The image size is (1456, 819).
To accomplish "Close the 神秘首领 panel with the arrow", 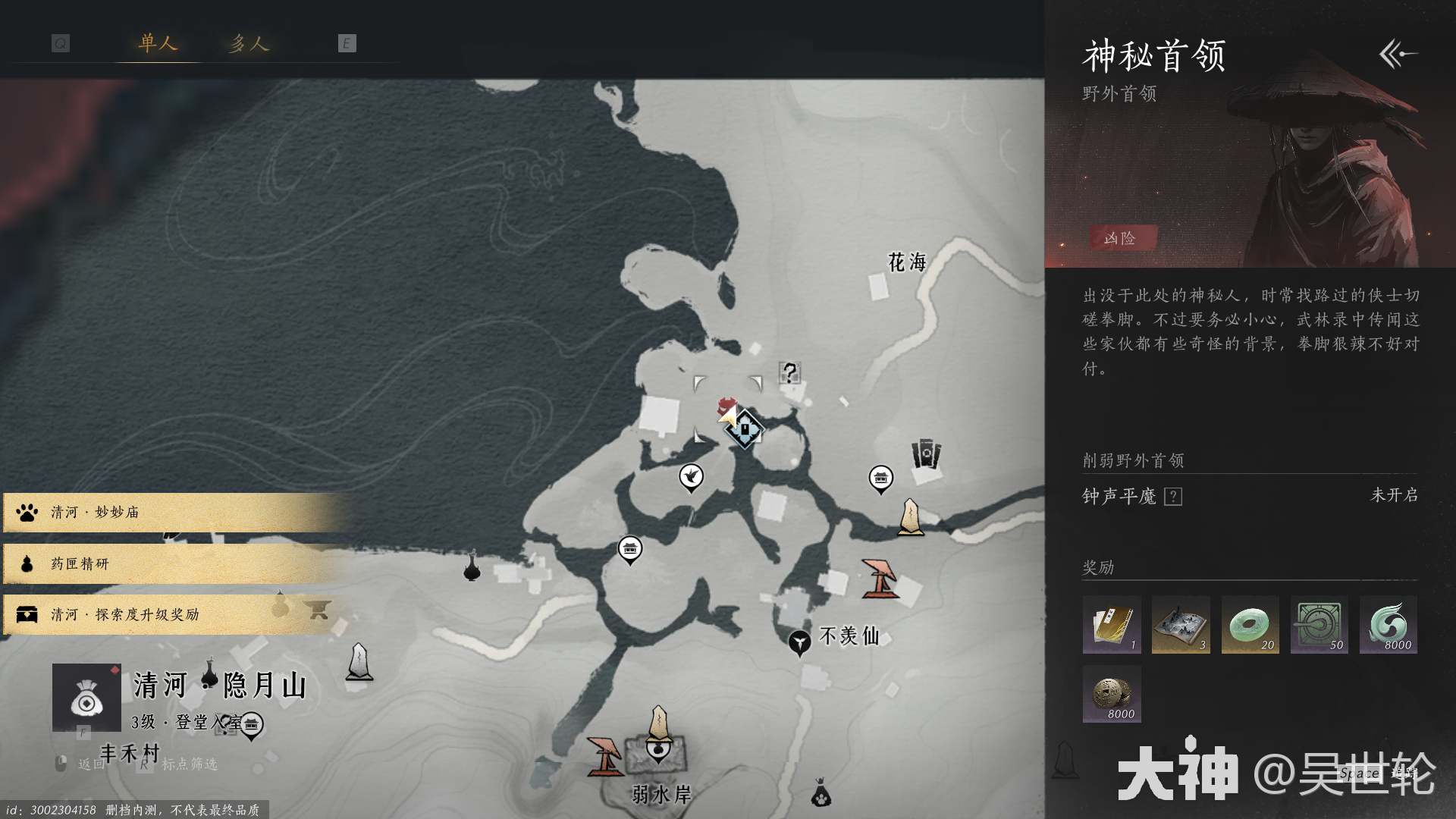I will coord(1397,54).
